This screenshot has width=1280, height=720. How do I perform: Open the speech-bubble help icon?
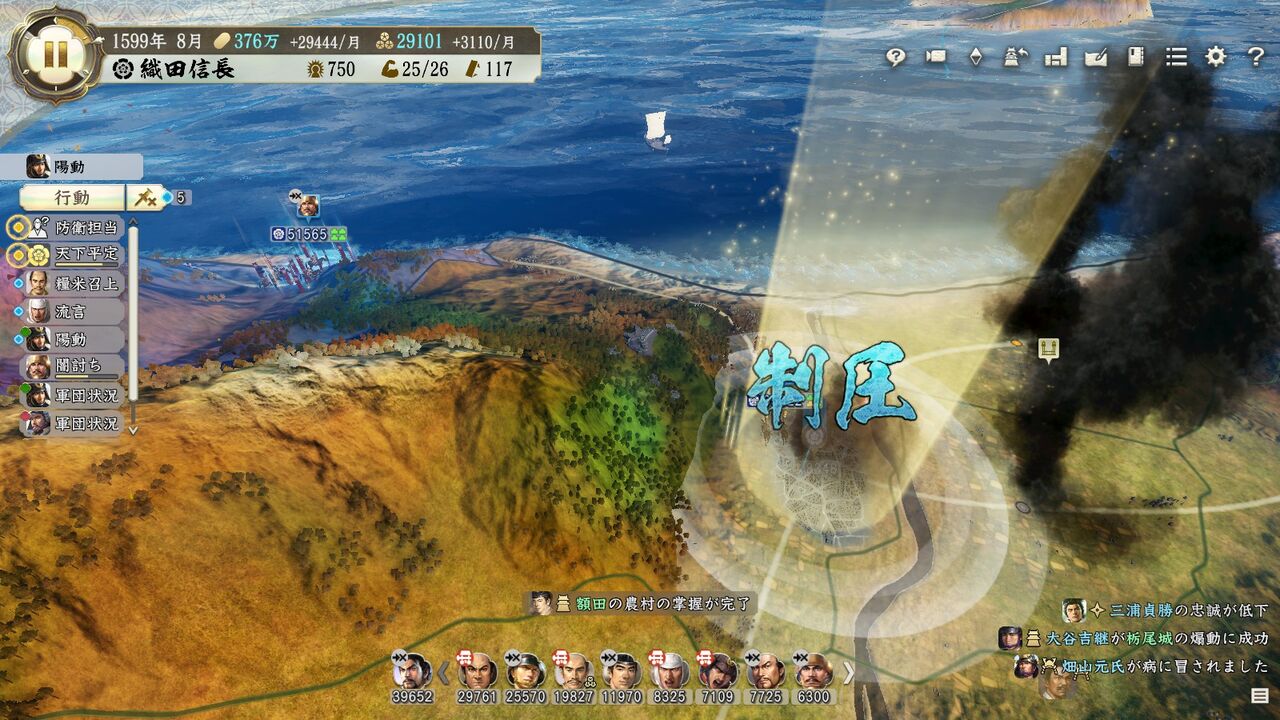pos(895,57)
